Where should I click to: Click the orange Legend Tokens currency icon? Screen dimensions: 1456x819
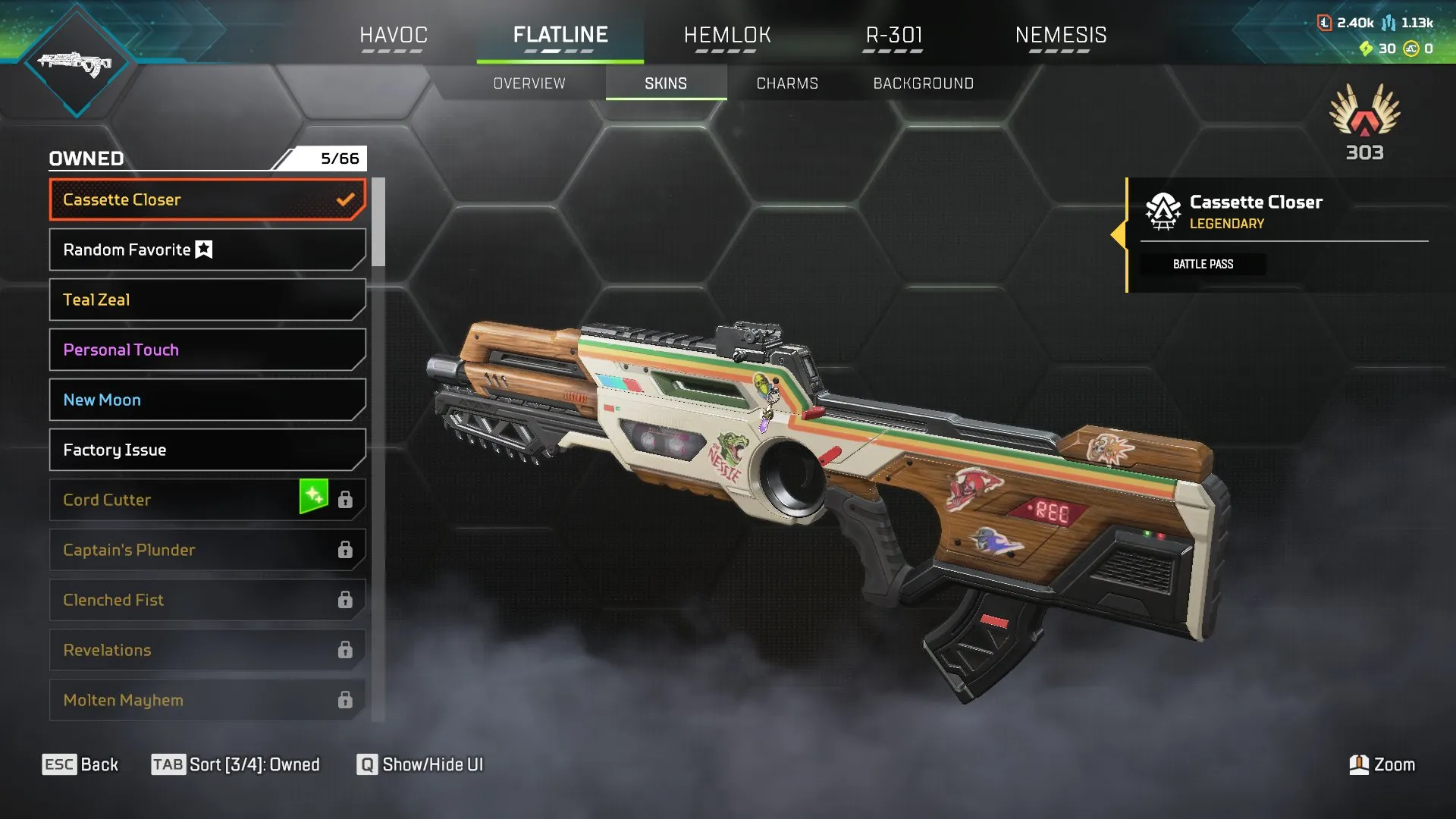pos(1324,23)
